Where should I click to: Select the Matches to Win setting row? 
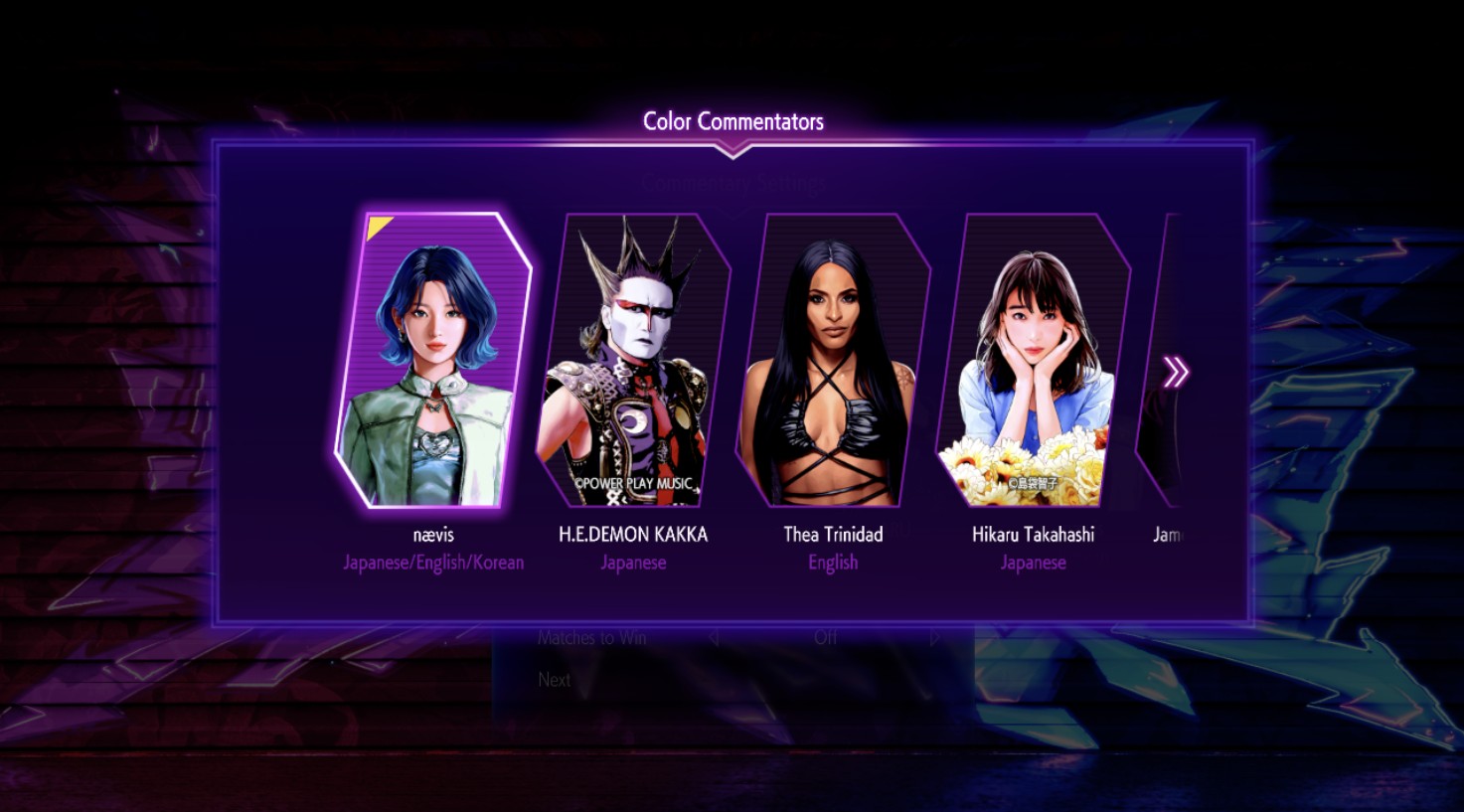[x=592, y=637]
